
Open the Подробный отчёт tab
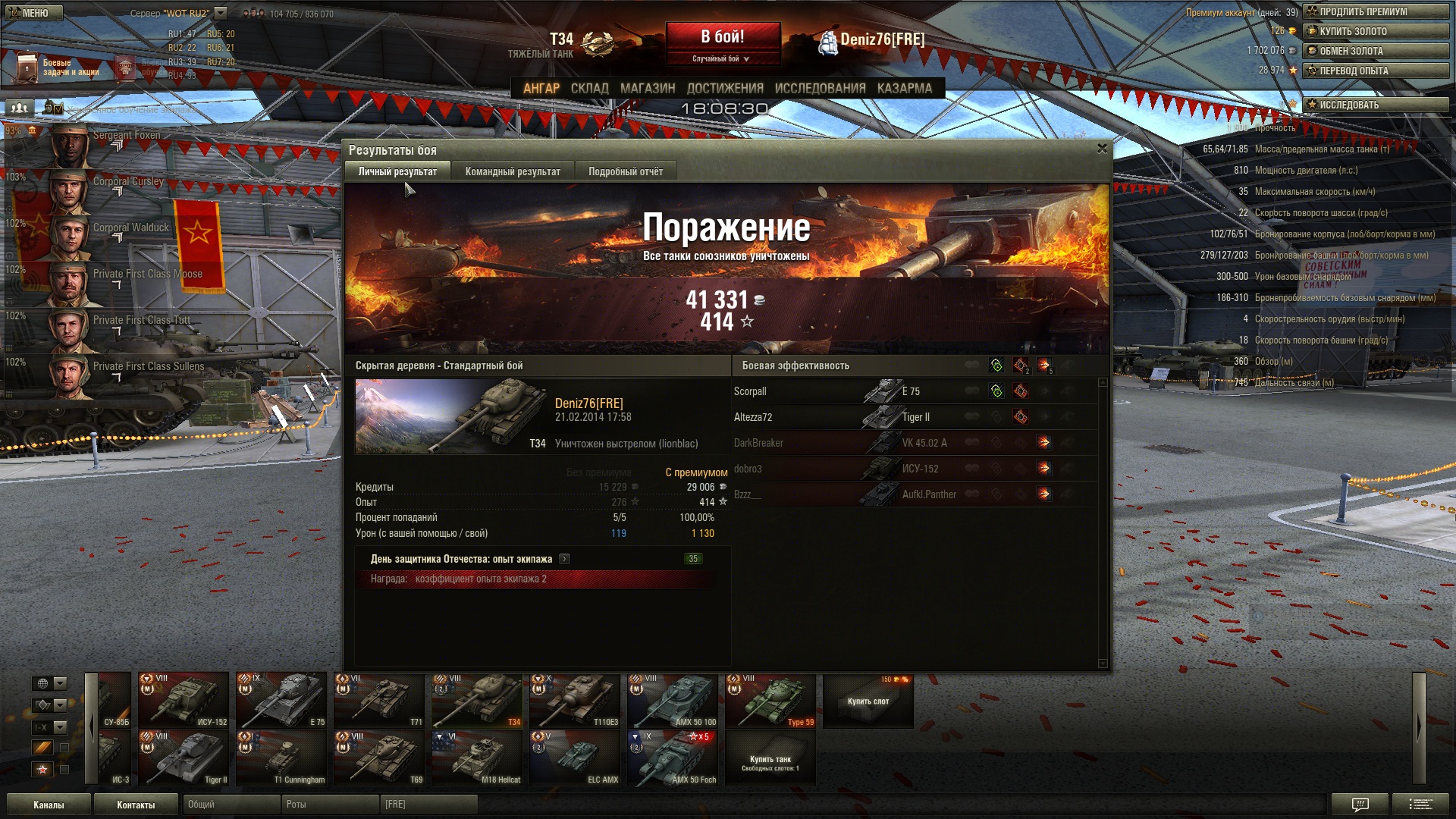[626, 171]
